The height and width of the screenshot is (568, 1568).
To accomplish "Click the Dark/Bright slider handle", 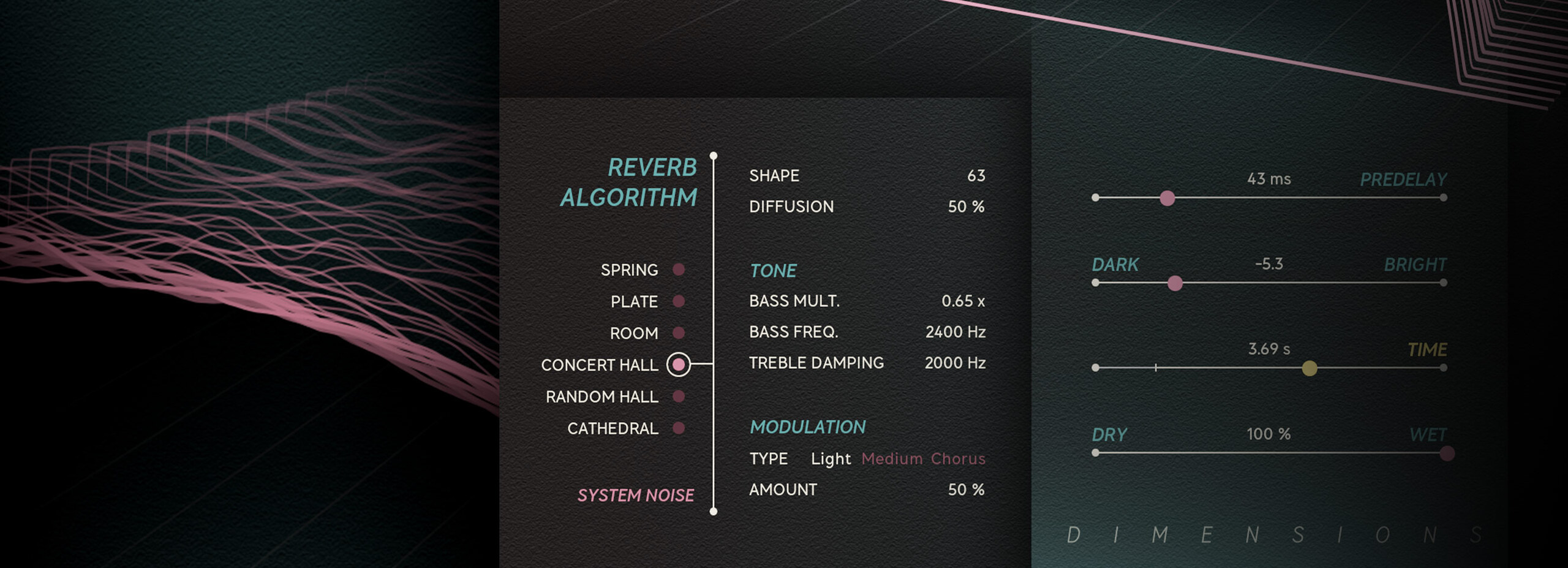I will click(x=1175, y=283).
